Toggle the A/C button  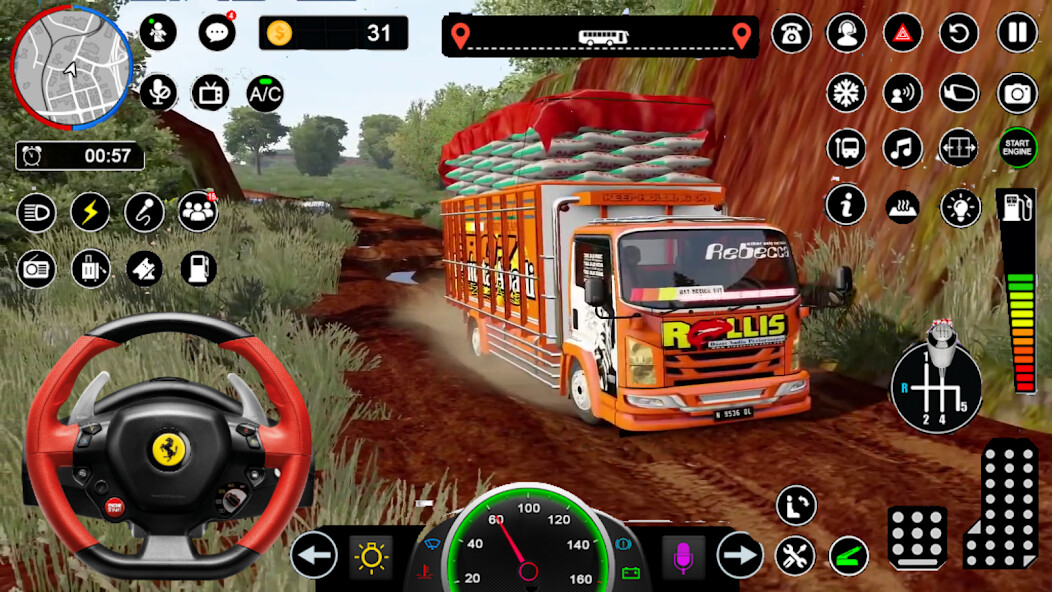point(265,94)
